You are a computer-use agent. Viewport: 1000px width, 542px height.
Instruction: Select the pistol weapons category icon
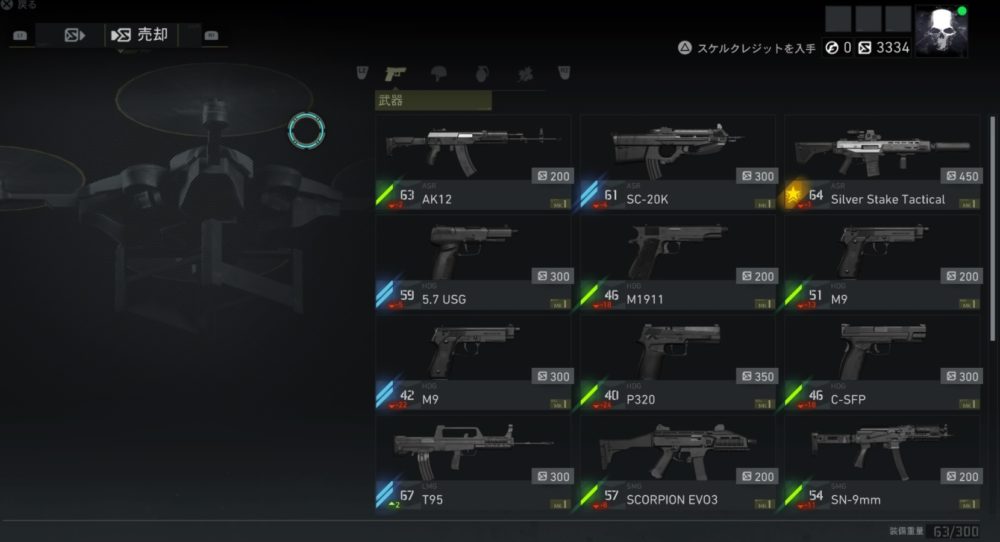pos(395,73)
